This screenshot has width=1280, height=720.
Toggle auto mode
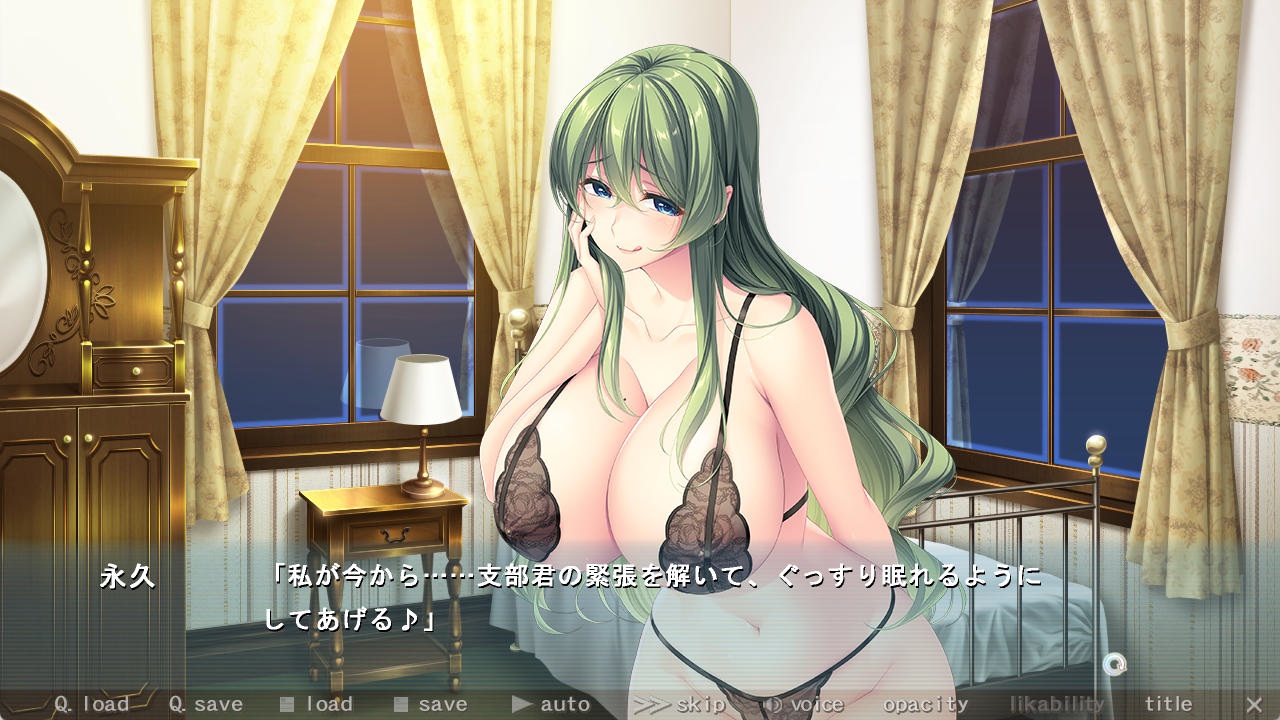551,704
